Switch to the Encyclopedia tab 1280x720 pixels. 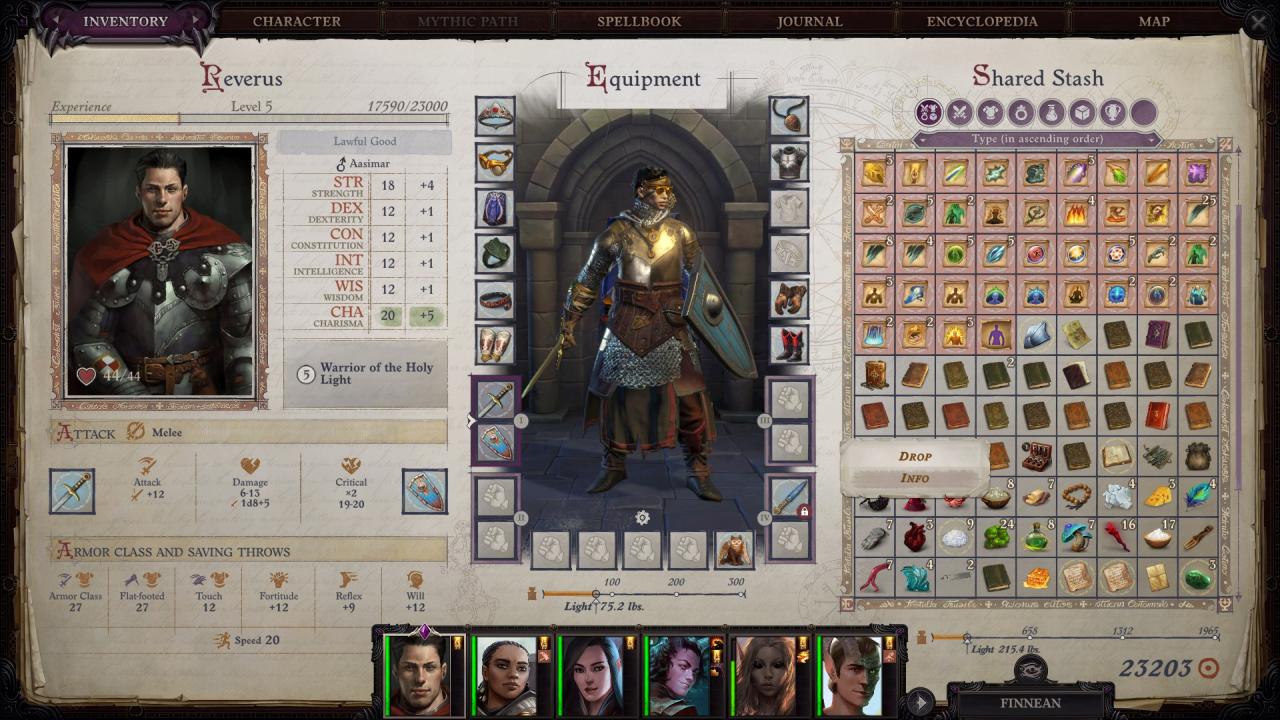[x=982, y=21]
